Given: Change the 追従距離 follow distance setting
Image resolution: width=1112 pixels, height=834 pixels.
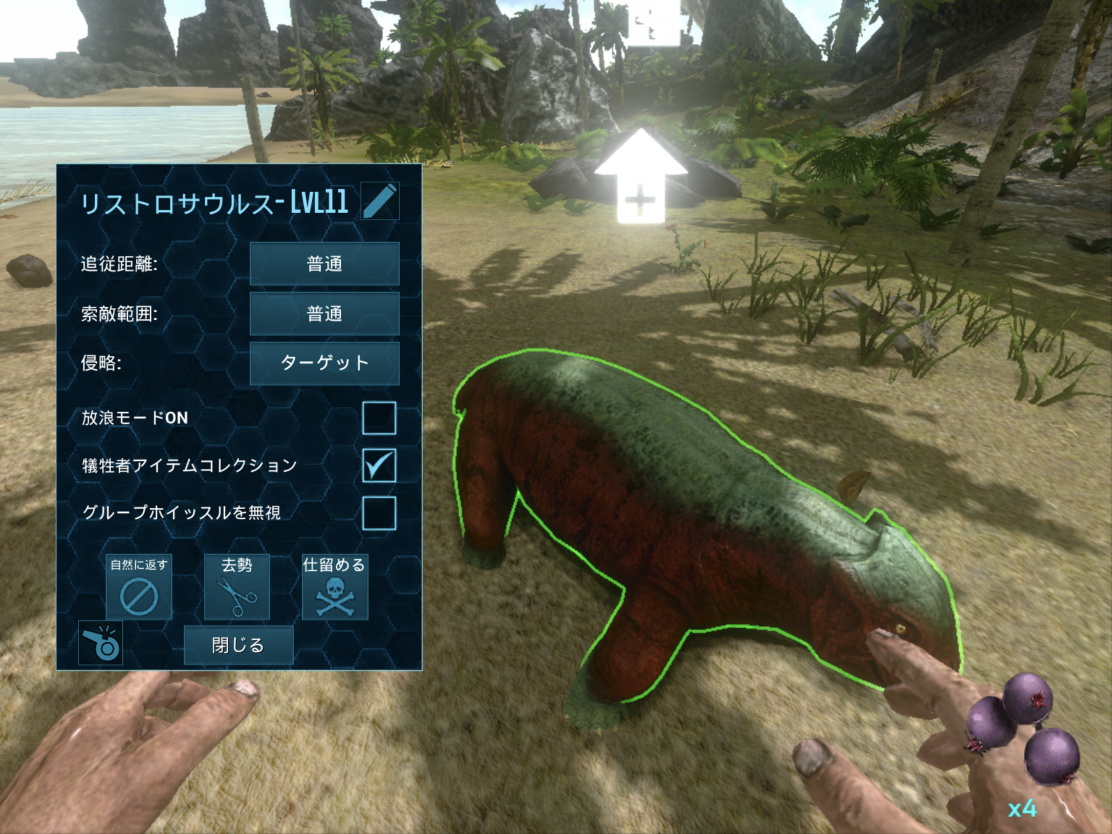Looking at the screenshot, I should coord(324,264).
